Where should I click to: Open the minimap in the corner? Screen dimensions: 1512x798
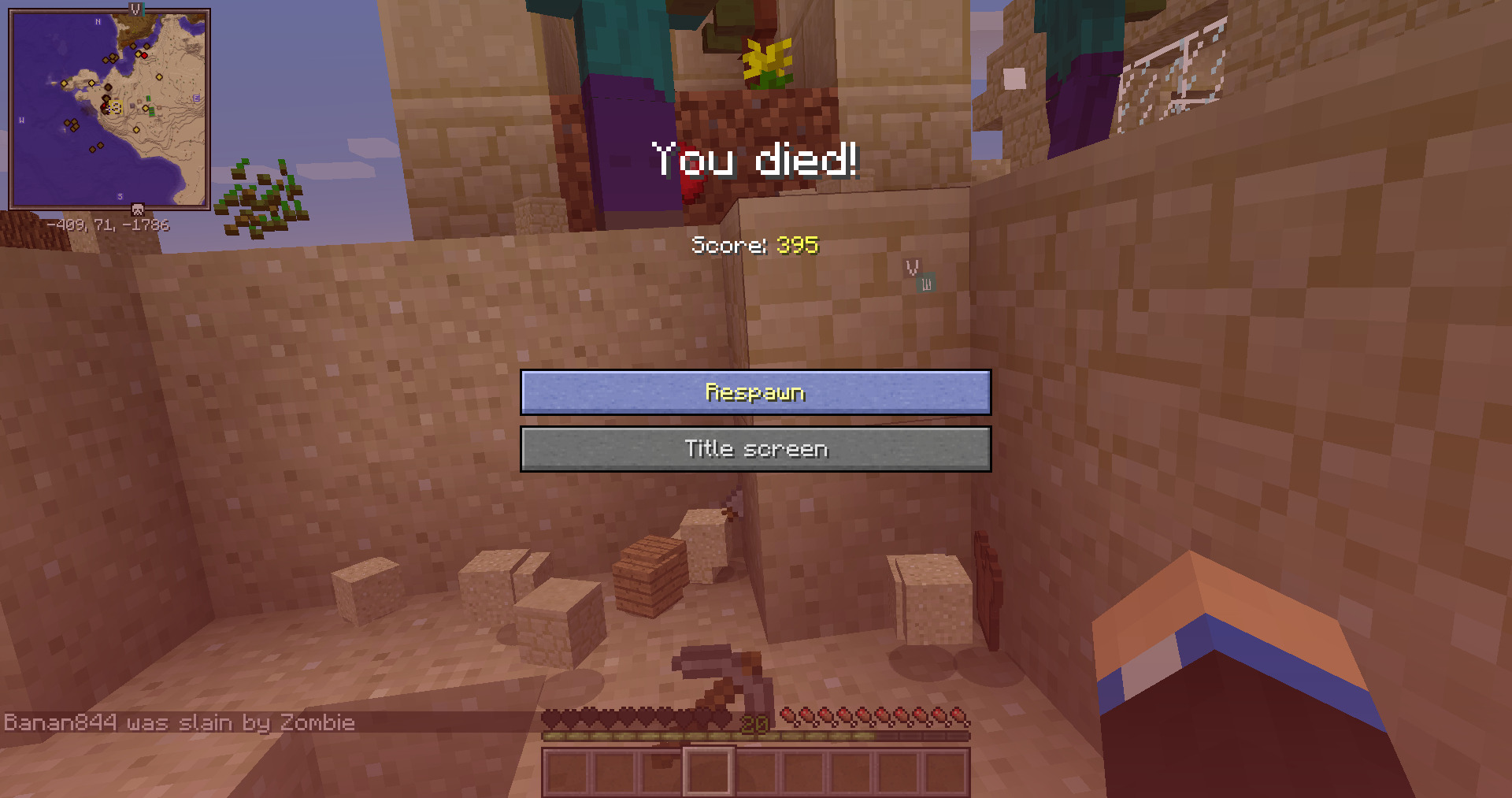pyautogui.click(x=109, y=109)
